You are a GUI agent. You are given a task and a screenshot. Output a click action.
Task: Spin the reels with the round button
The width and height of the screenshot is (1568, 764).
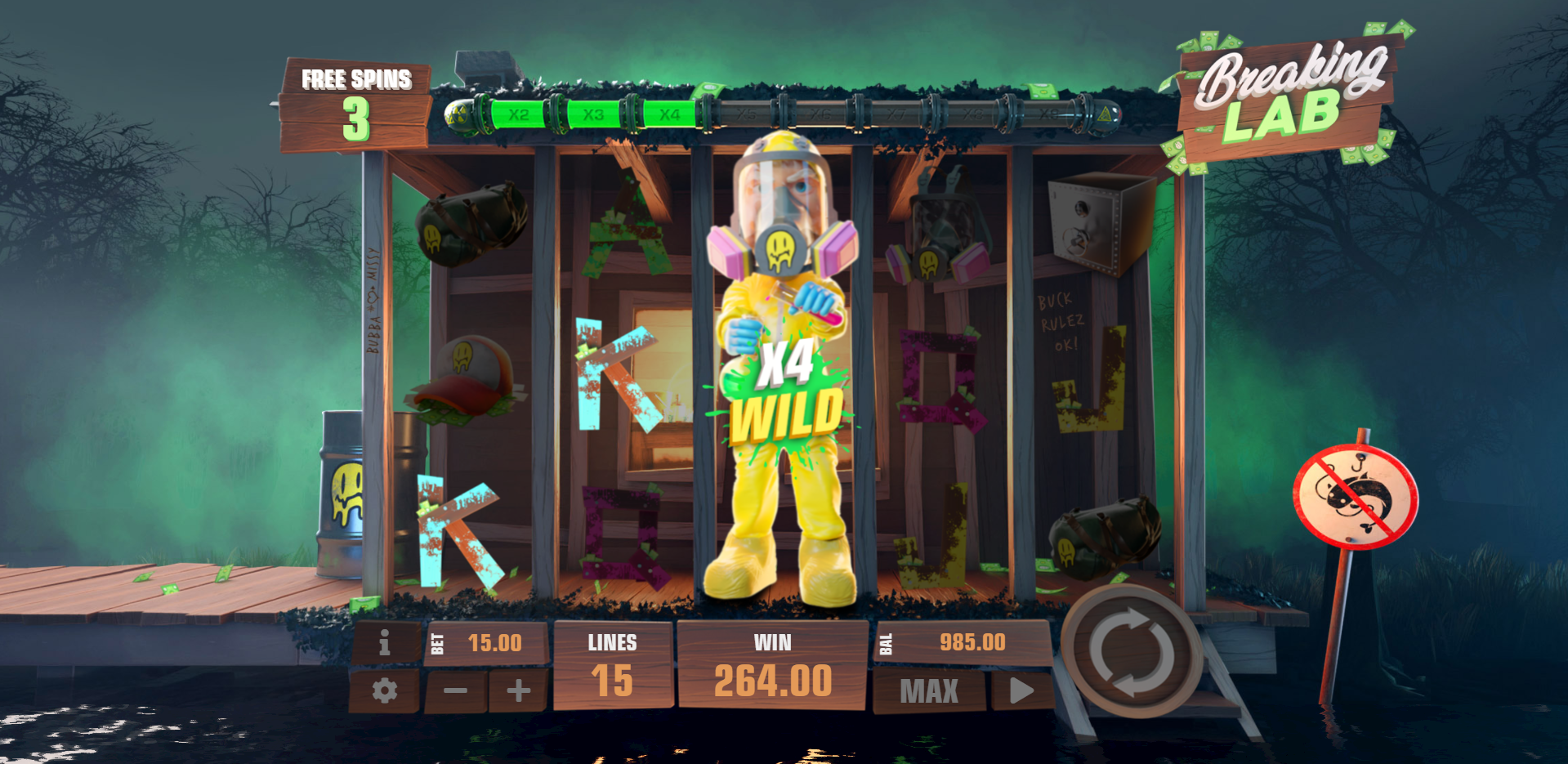1132,651
